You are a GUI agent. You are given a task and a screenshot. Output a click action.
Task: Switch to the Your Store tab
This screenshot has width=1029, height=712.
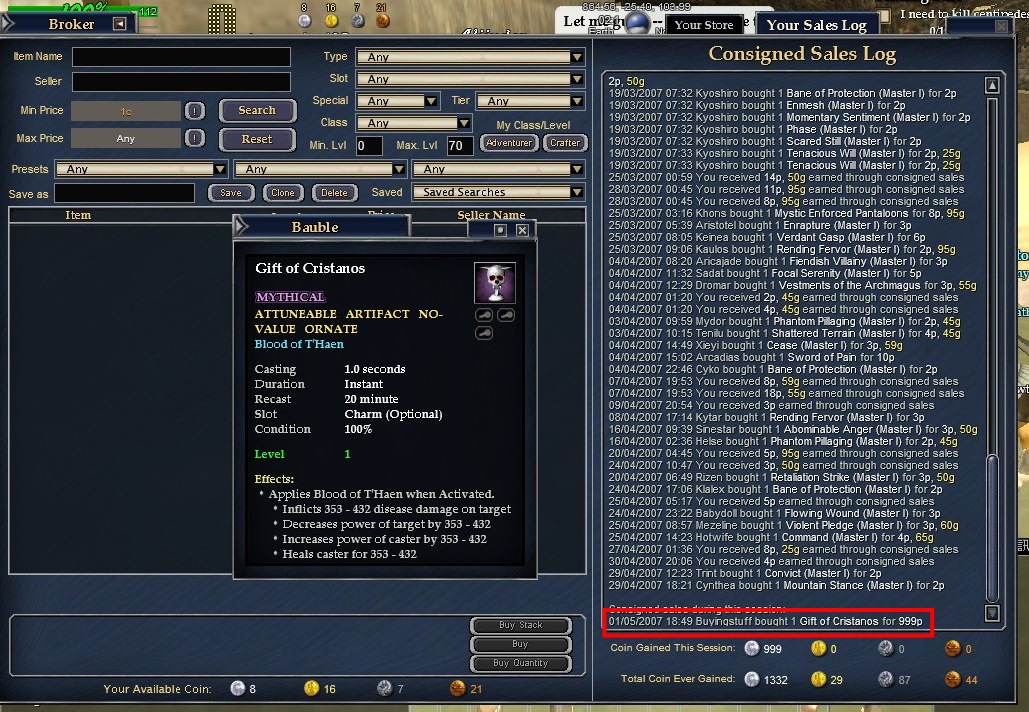click(703, 25)
